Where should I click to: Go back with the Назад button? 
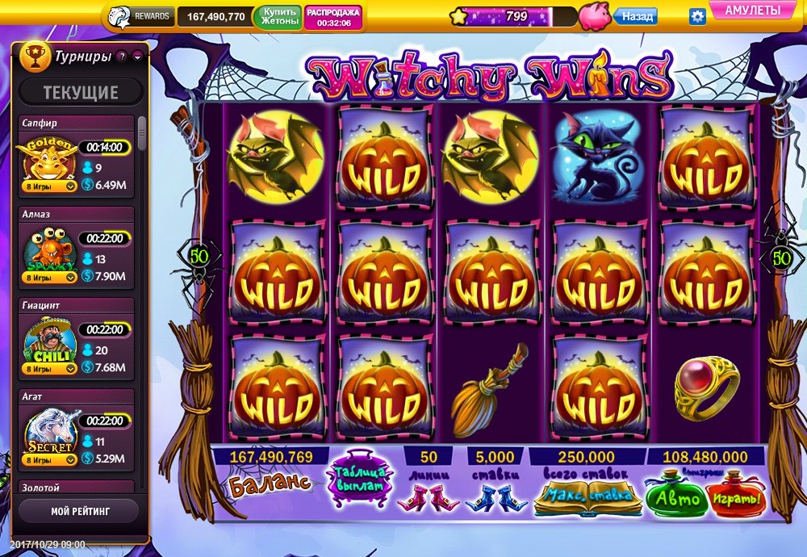(x=637, y=17)
